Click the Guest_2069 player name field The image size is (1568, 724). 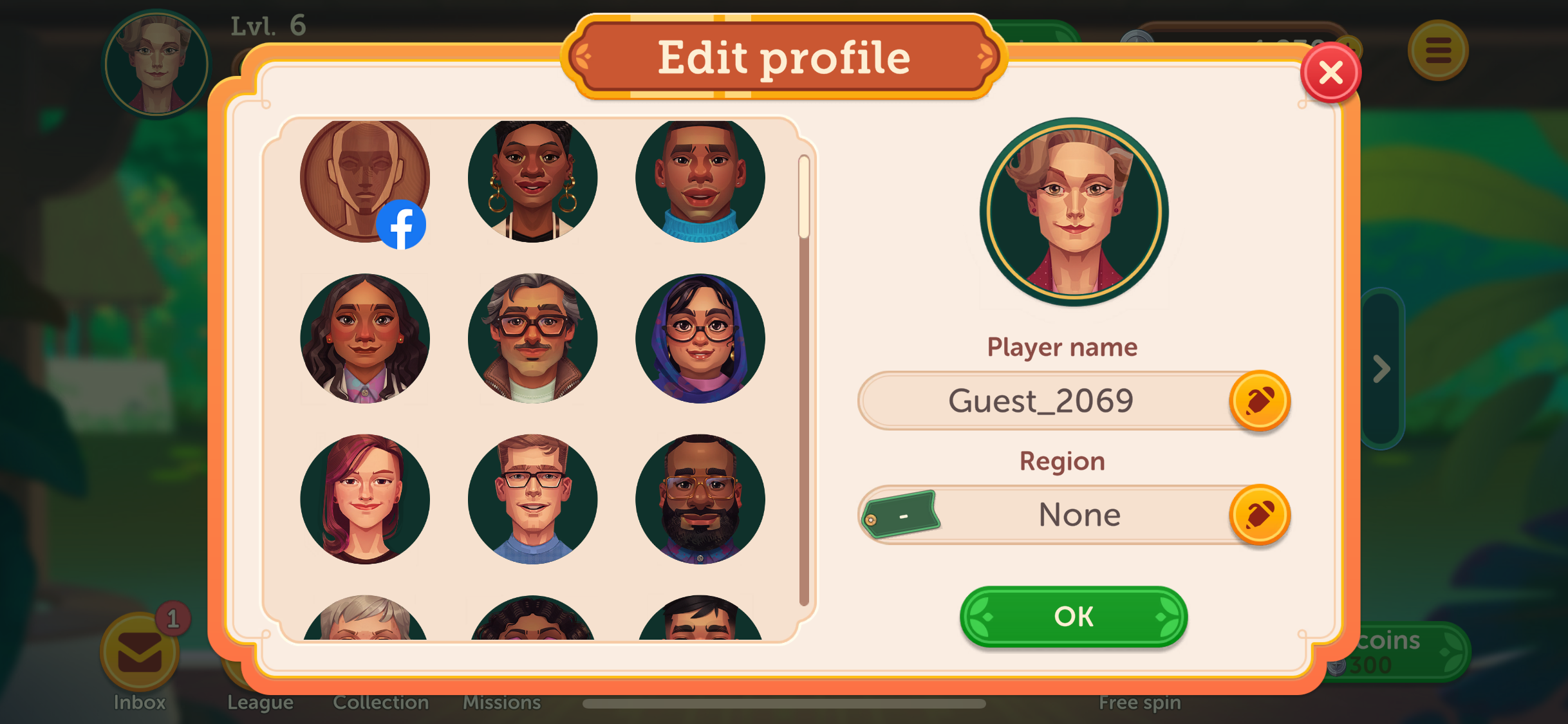point(1040,401)
